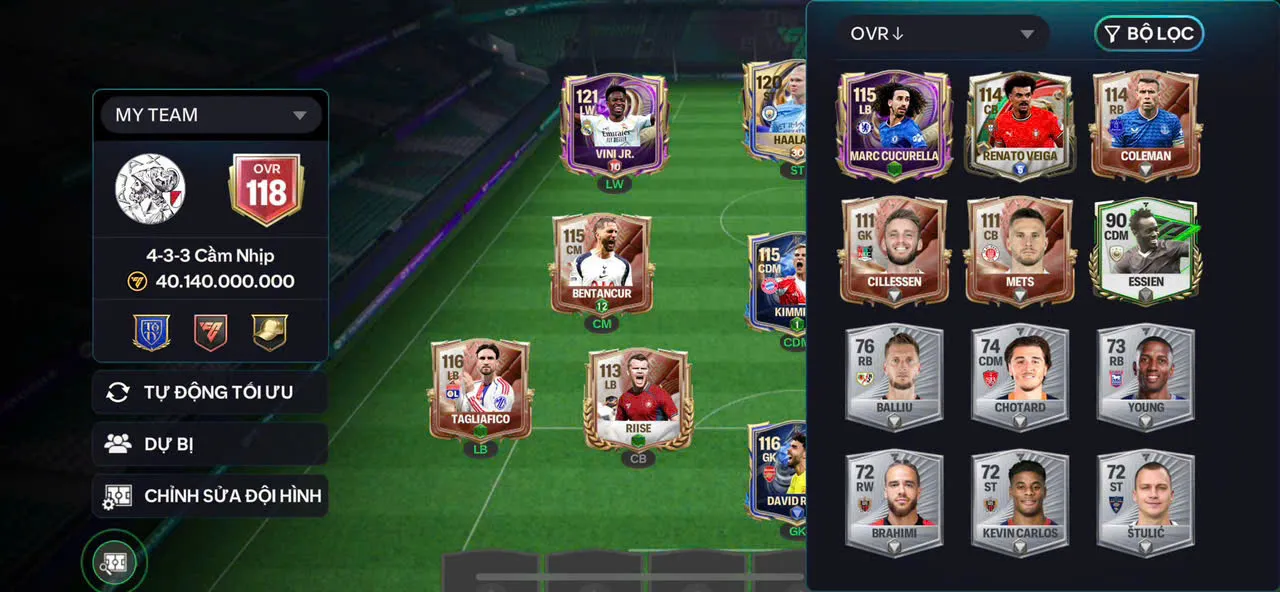The image size is (1280, 592).
Task: Click the TỰ ĐỘNG TỐI ƯU button
Action: (x=210, y=392)
